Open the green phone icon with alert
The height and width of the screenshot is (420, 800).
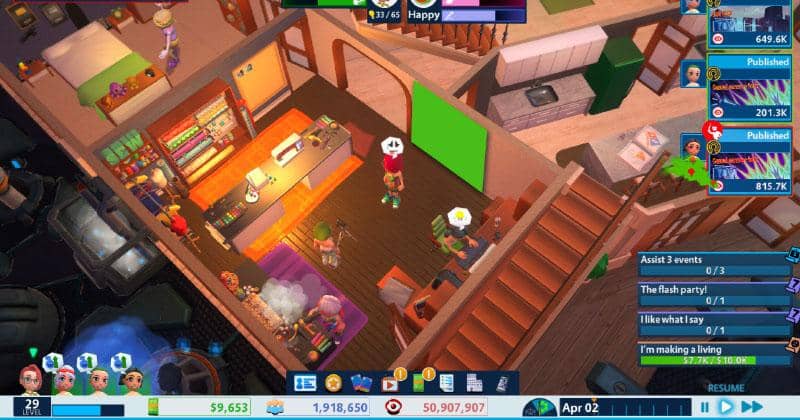tap(419, 383)
